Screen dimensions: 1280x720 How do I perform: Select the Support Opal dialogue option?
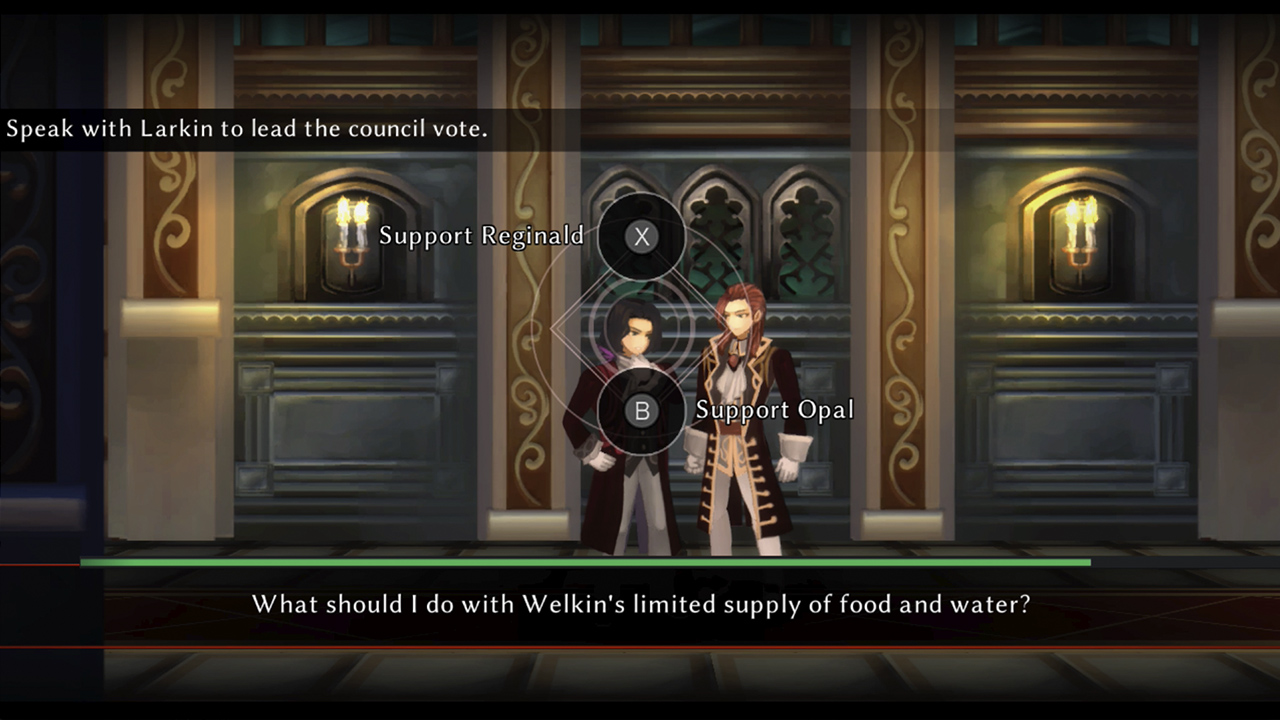pos(641,410)
